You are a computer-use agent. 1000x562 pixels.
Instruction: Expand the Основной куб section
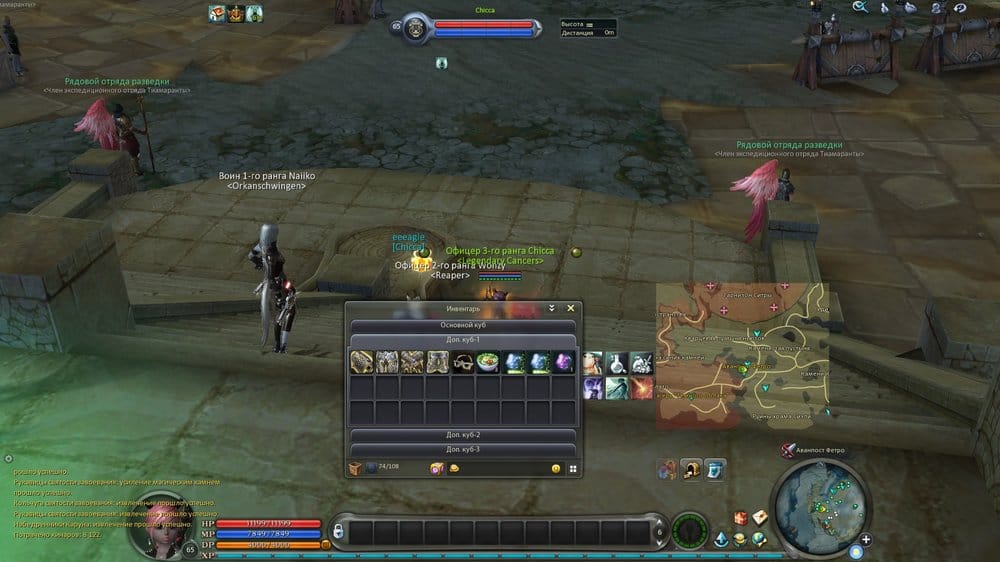(x=461, y=325)
